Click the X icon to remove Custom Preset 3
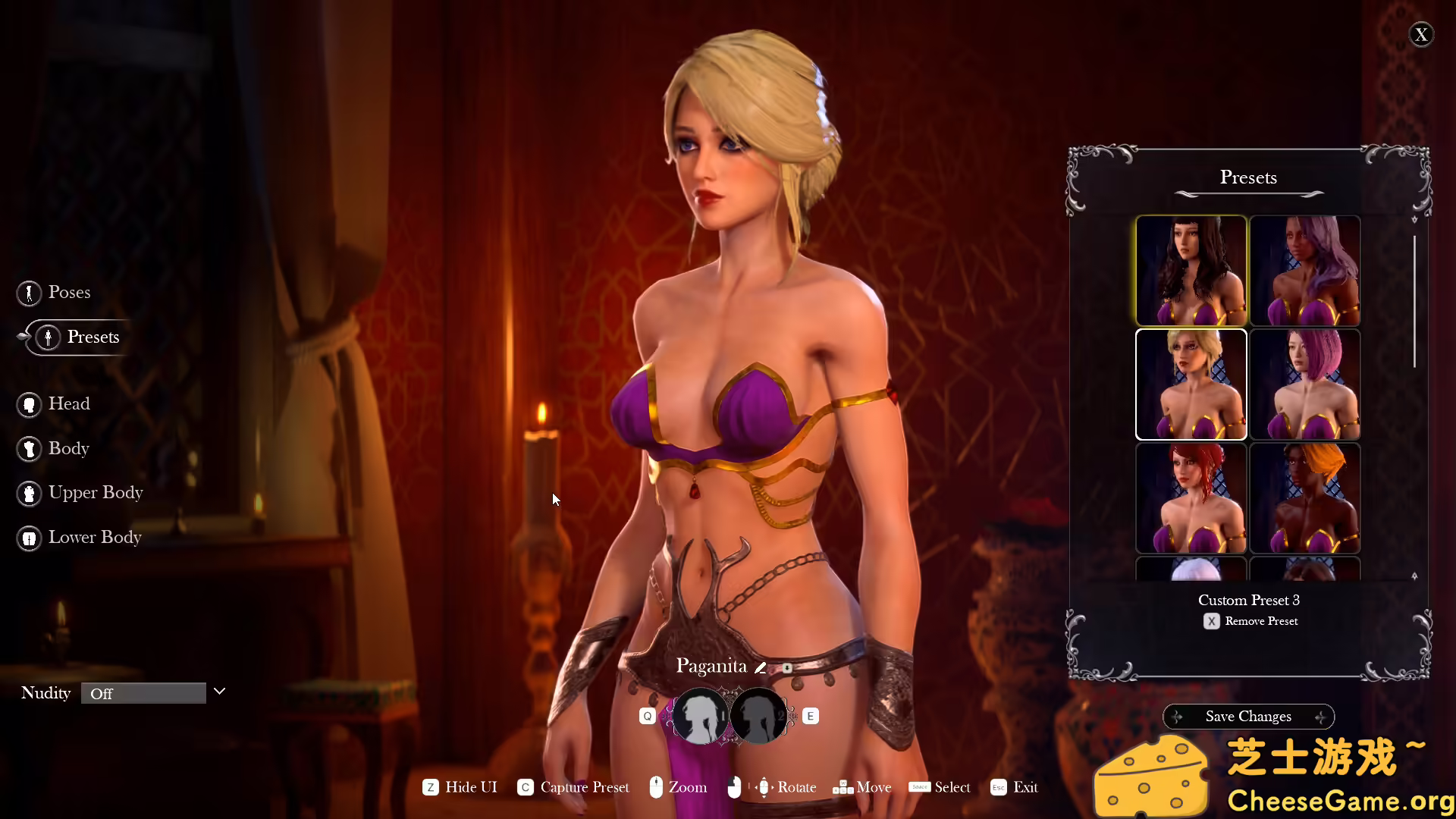The image size is (1456, 819). coord(1211,621)
